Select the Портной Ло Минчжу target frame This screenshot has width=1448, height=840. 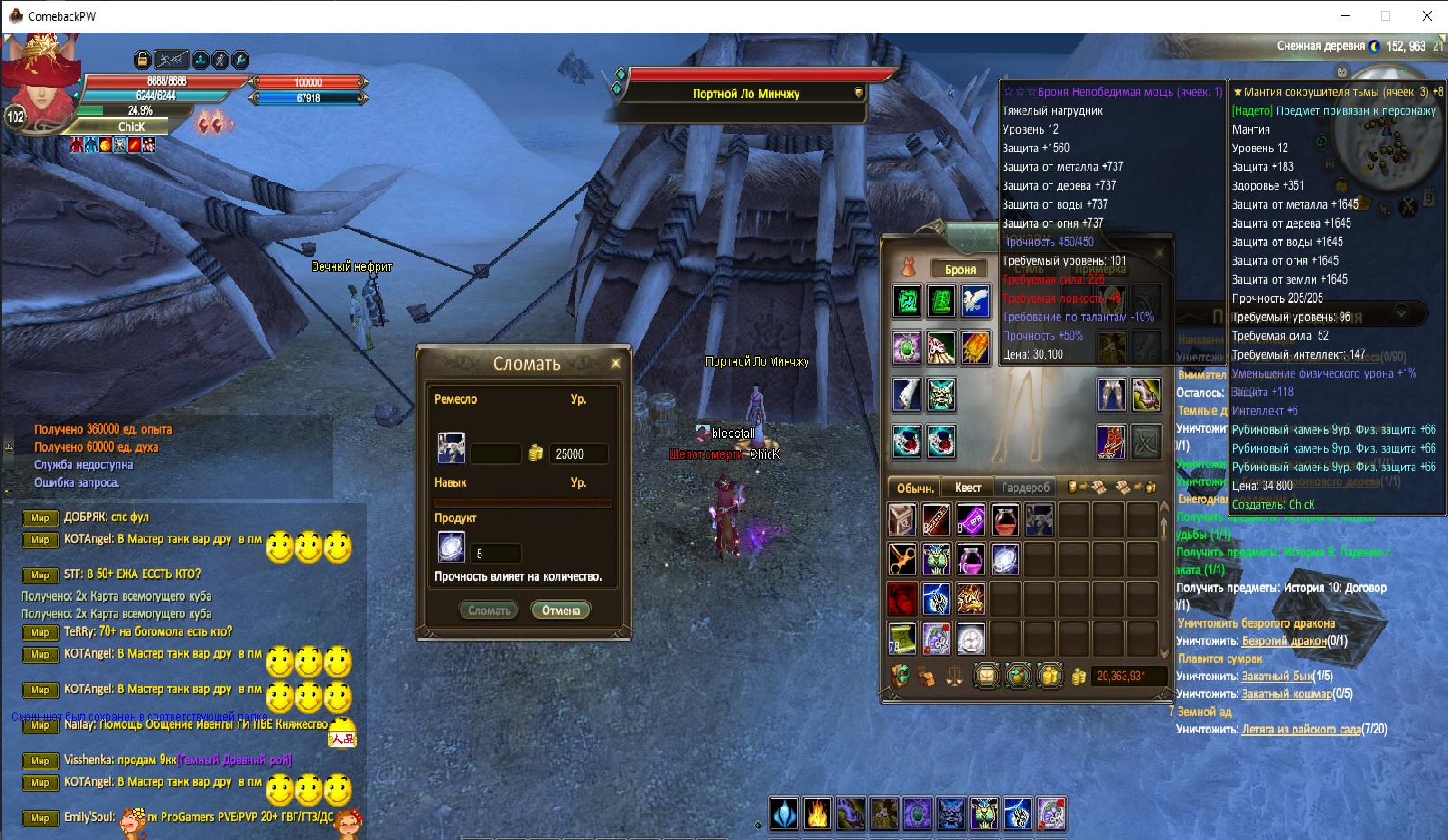tap(745, 93)
